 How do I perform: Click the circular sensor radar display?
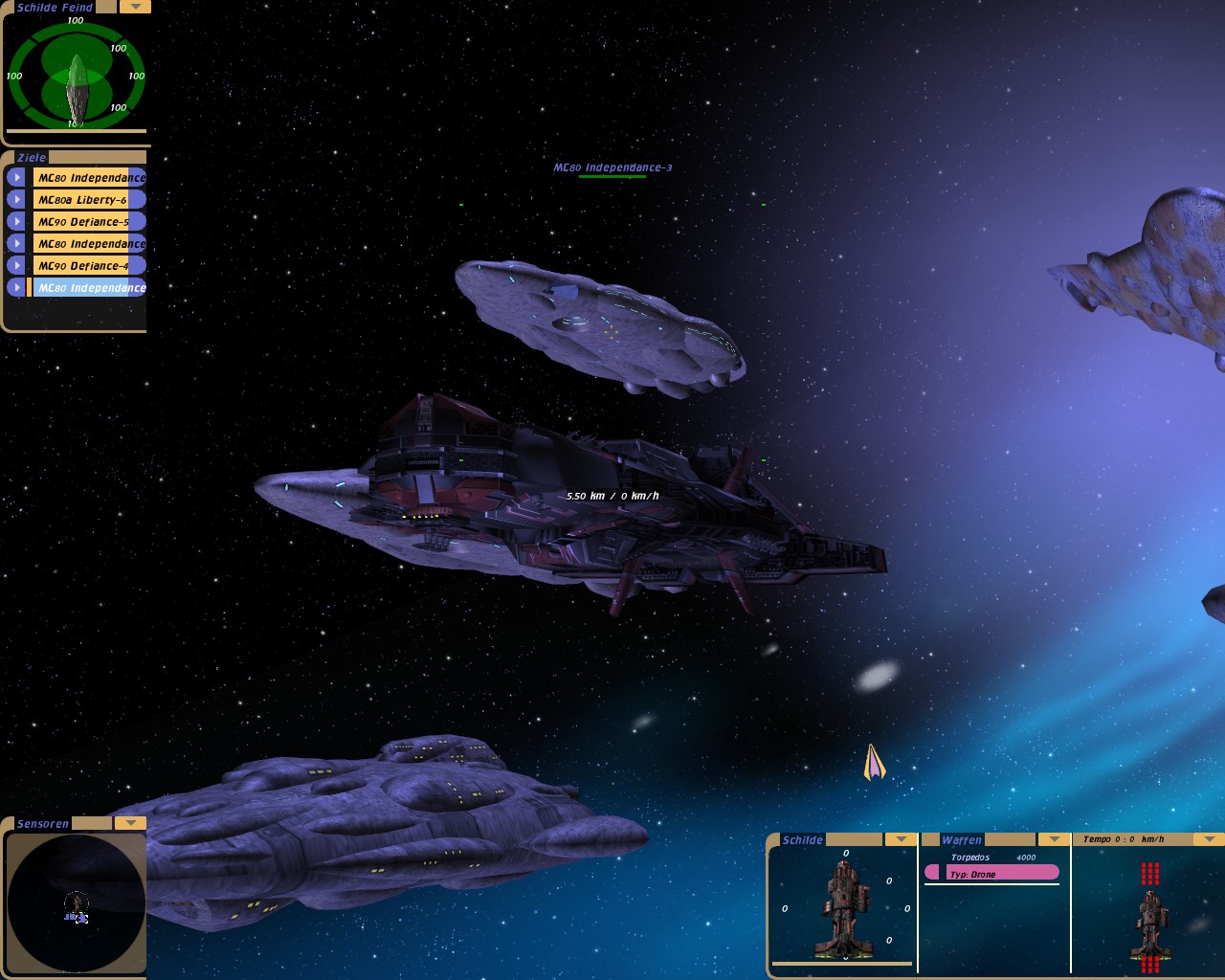pyautogui.click(x=76, y=902)
